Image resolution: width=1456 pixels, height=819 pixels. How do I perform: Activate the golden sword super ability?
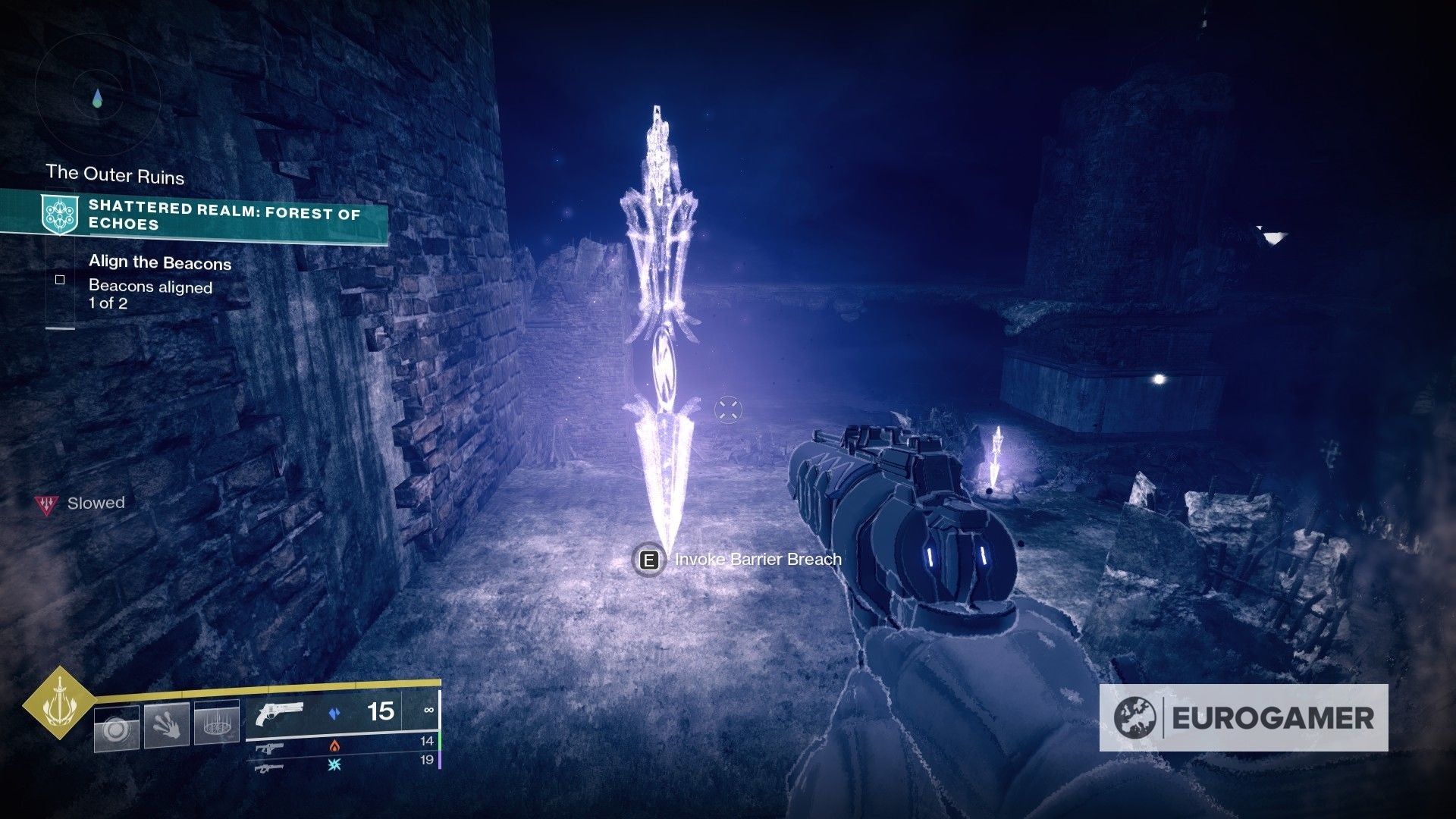click(58, 703)
